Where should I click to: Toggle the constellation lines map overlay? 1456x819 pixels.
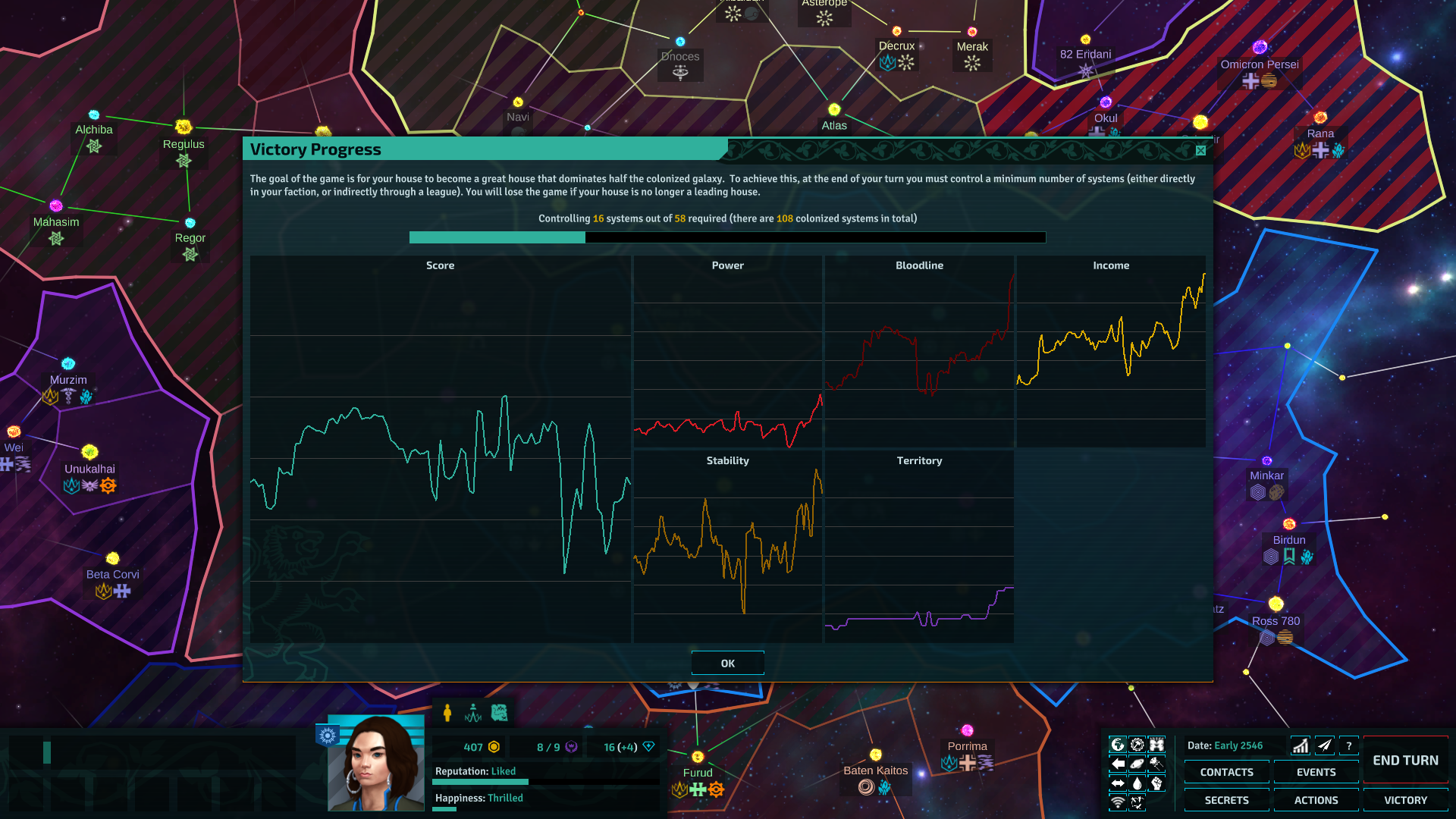pos(1137,802)
